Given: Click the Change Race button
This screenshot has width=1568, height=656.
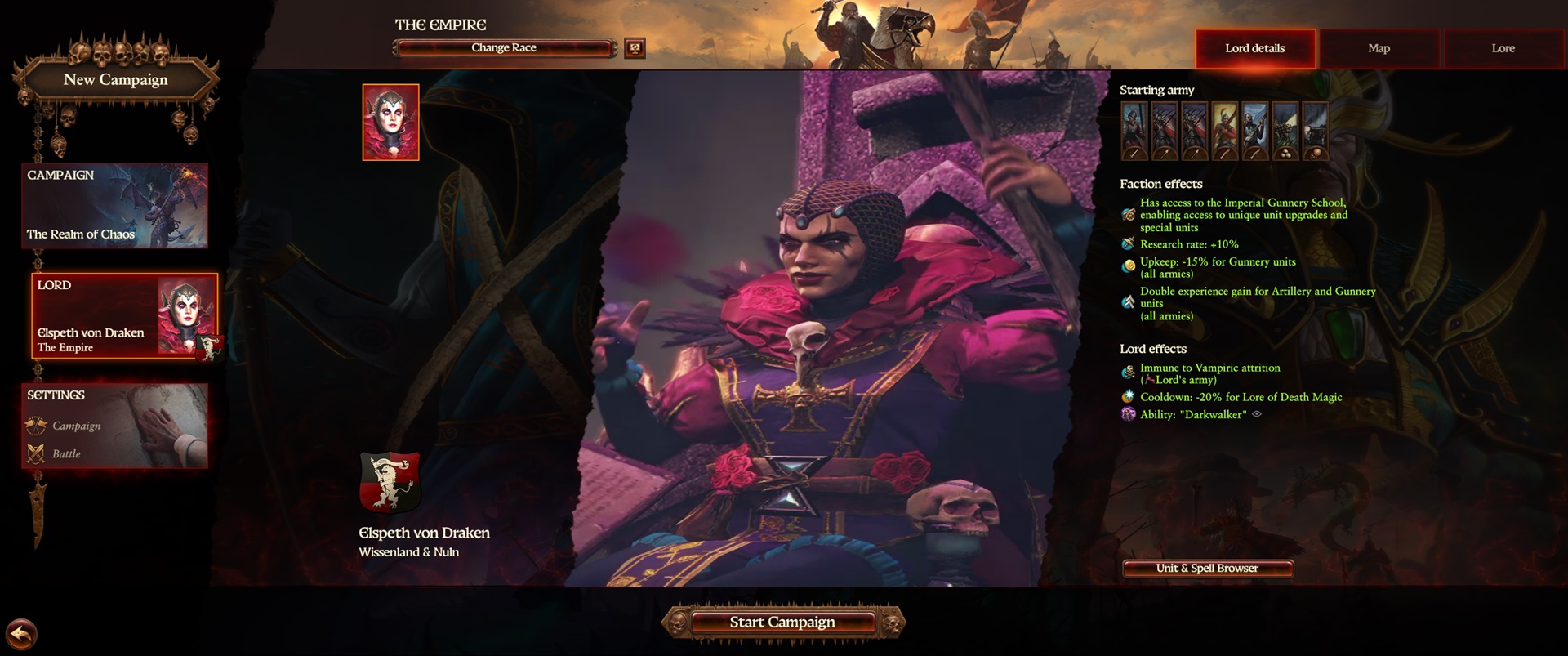Looking at the screenshot, I should click(x=503, y=48).
